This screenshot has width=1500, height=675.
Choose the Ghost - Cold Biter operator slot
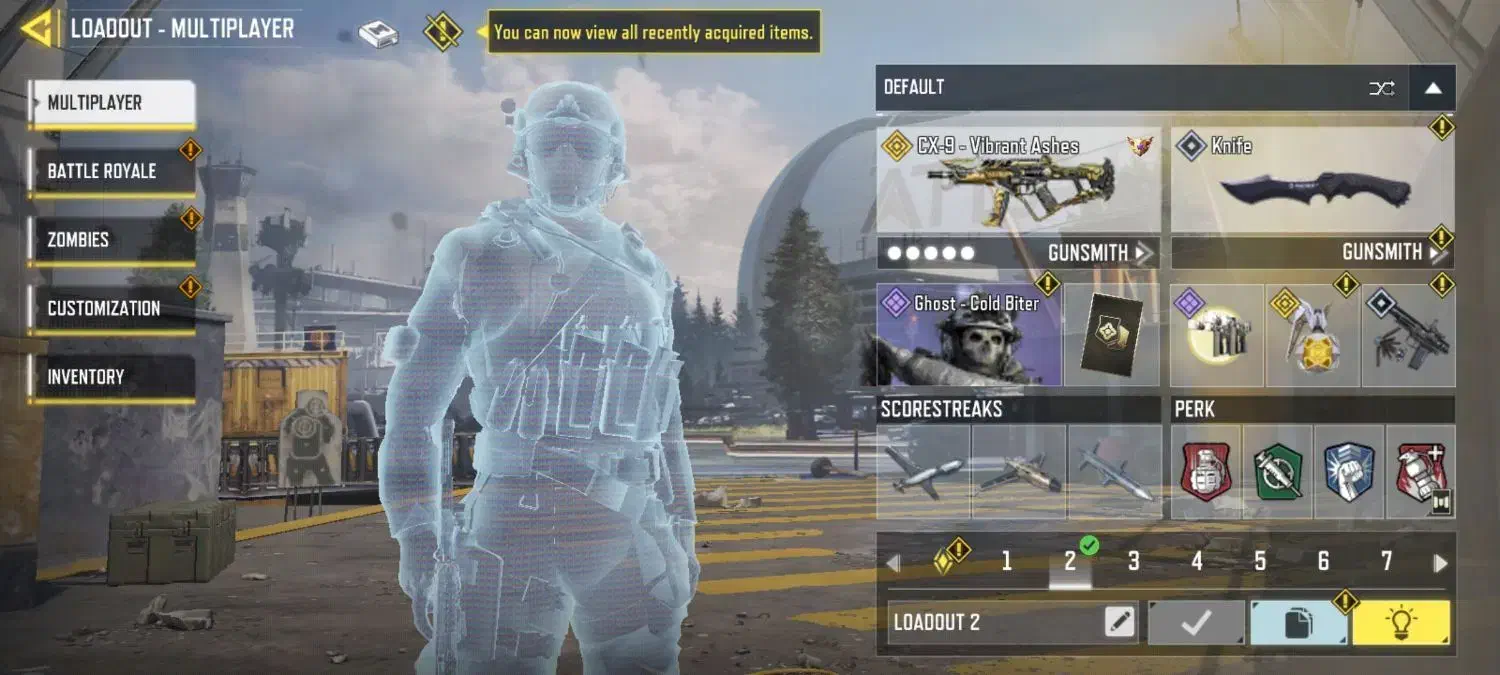969,336
